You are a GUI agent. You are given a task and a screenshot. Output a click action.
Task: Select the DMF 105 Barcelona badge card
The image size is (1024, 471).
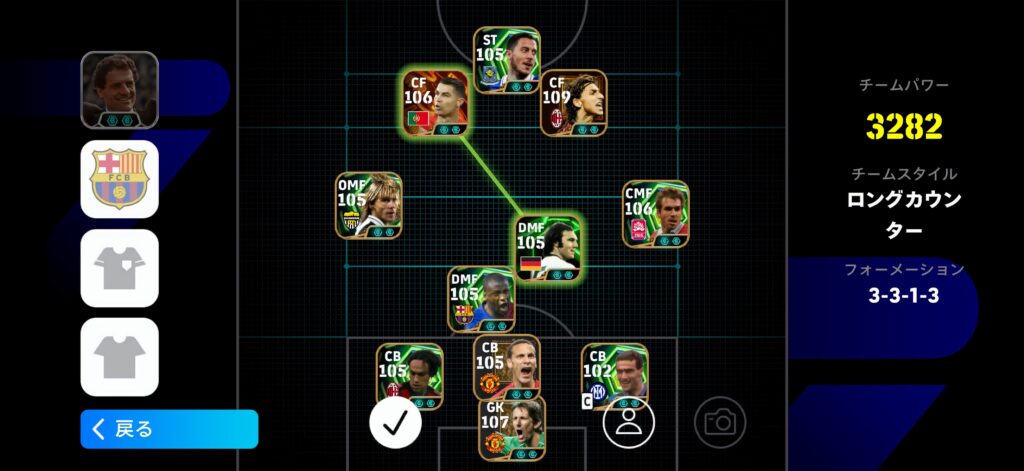[482, 299]
